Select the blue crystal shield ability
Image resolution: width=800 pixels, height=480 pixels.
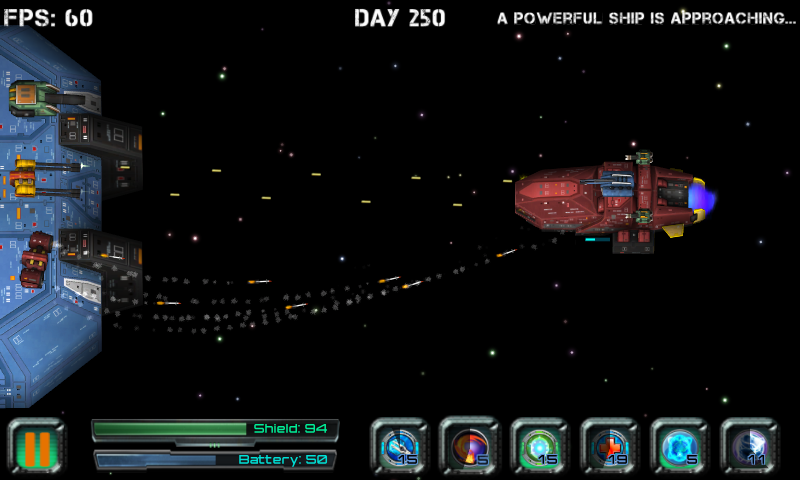(679, 446)
